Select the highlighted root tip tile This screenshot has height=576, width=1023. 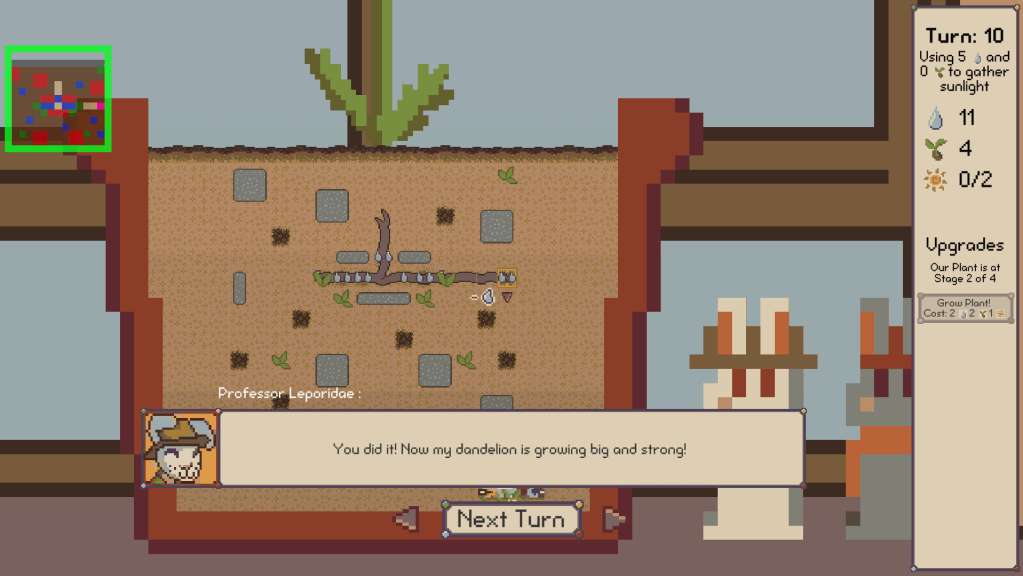506,276
